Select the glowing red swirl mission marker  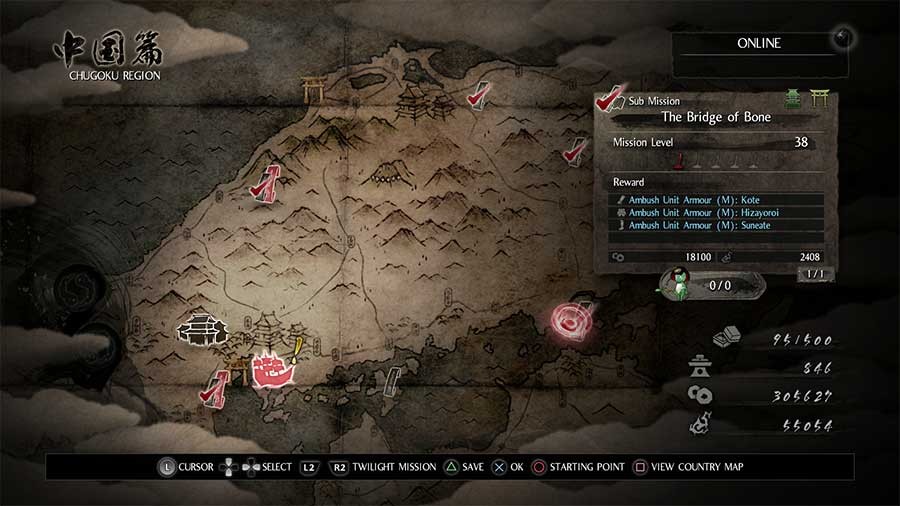572,320
